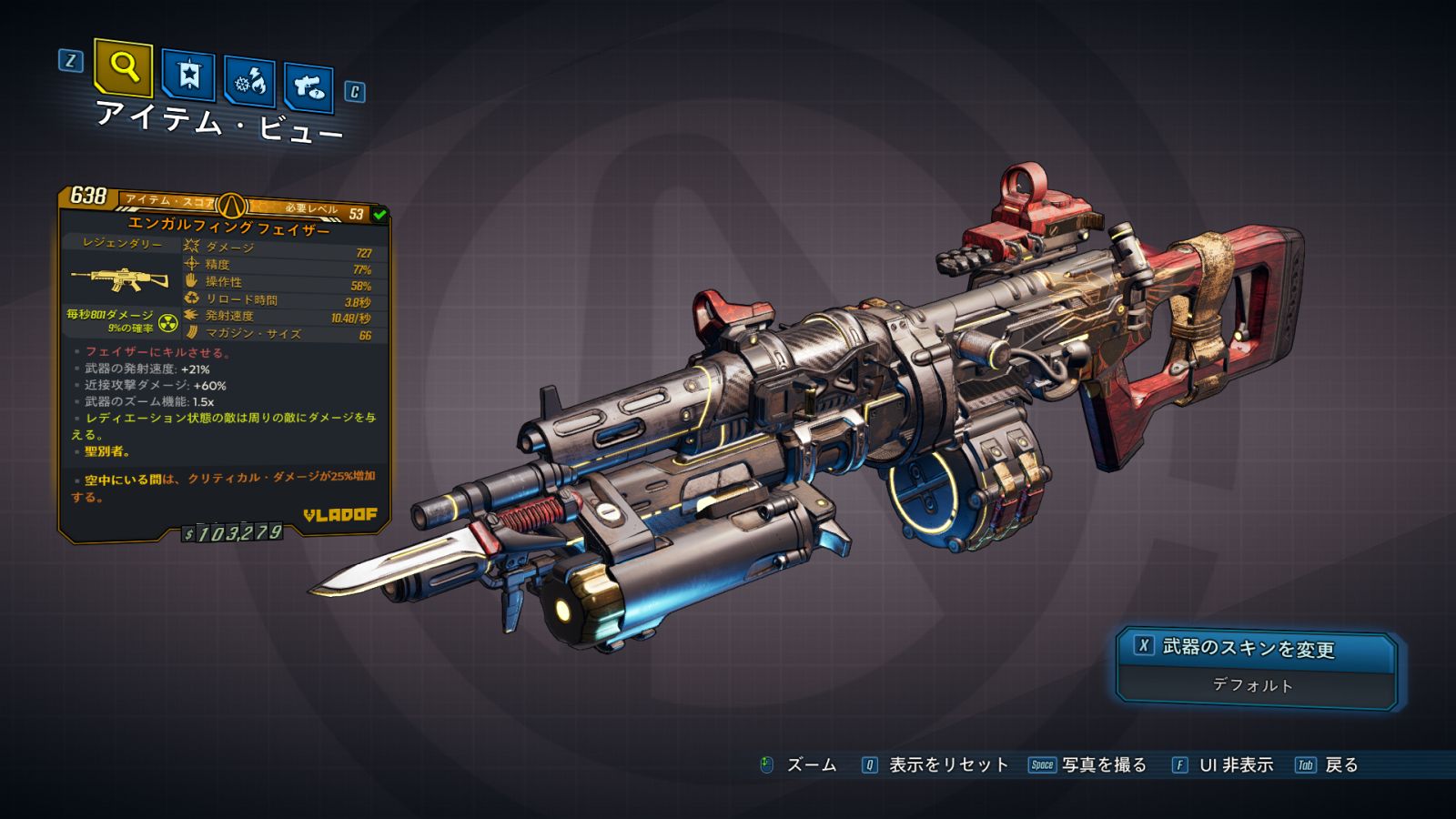The image size is (1456, 819).
Task: Change the weapon skin
Action: [x=1256, y=648]
